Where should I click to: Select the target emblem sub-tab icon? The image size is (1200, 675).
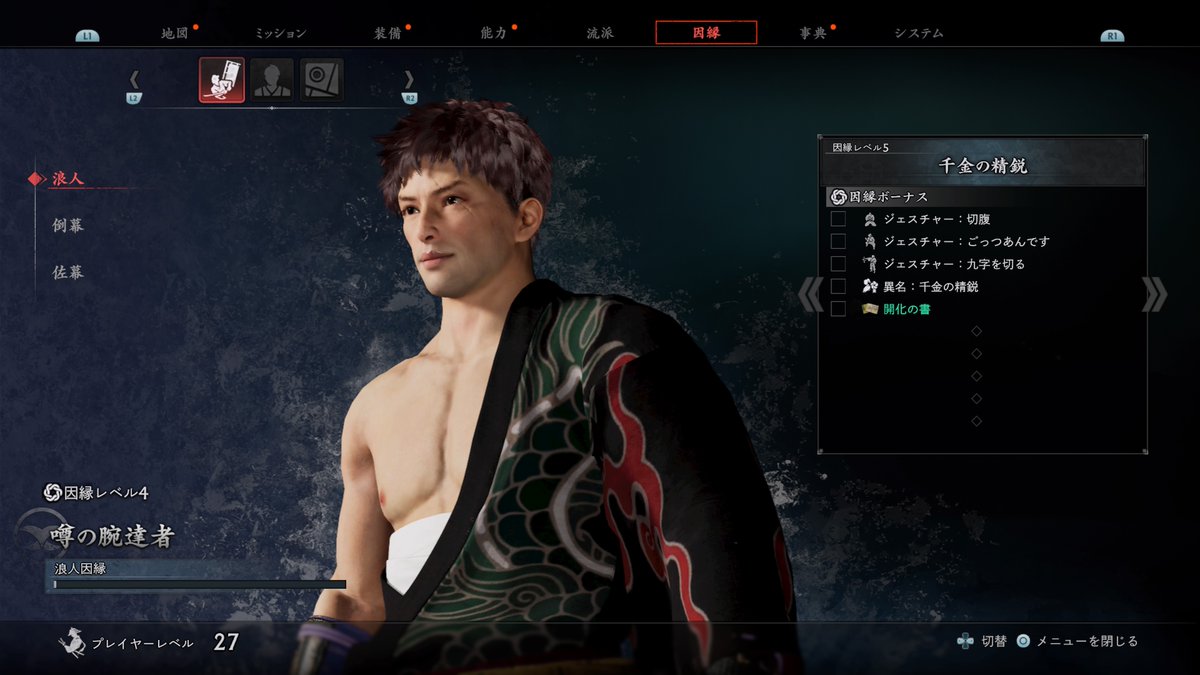[322, 80]
